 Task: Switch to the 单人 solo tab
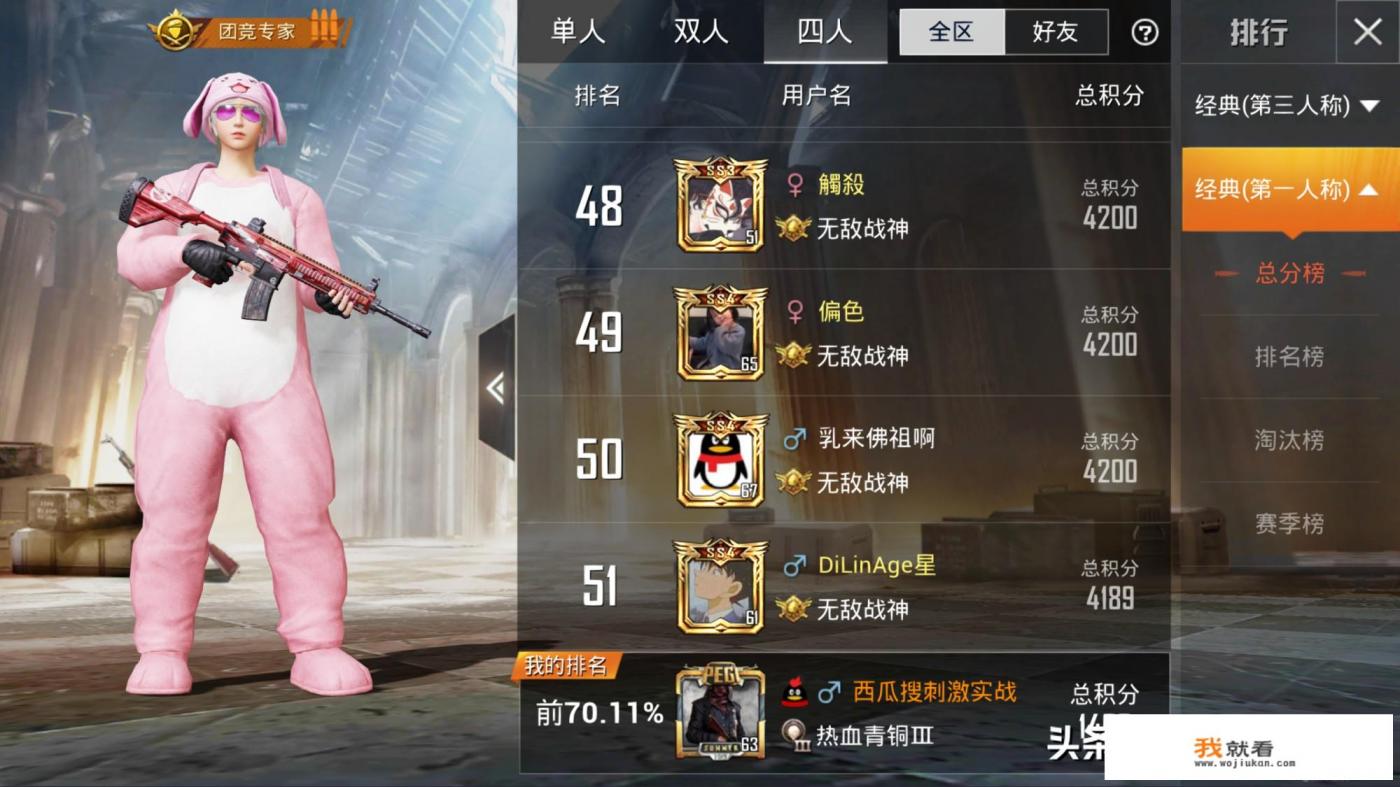point(578,32)
